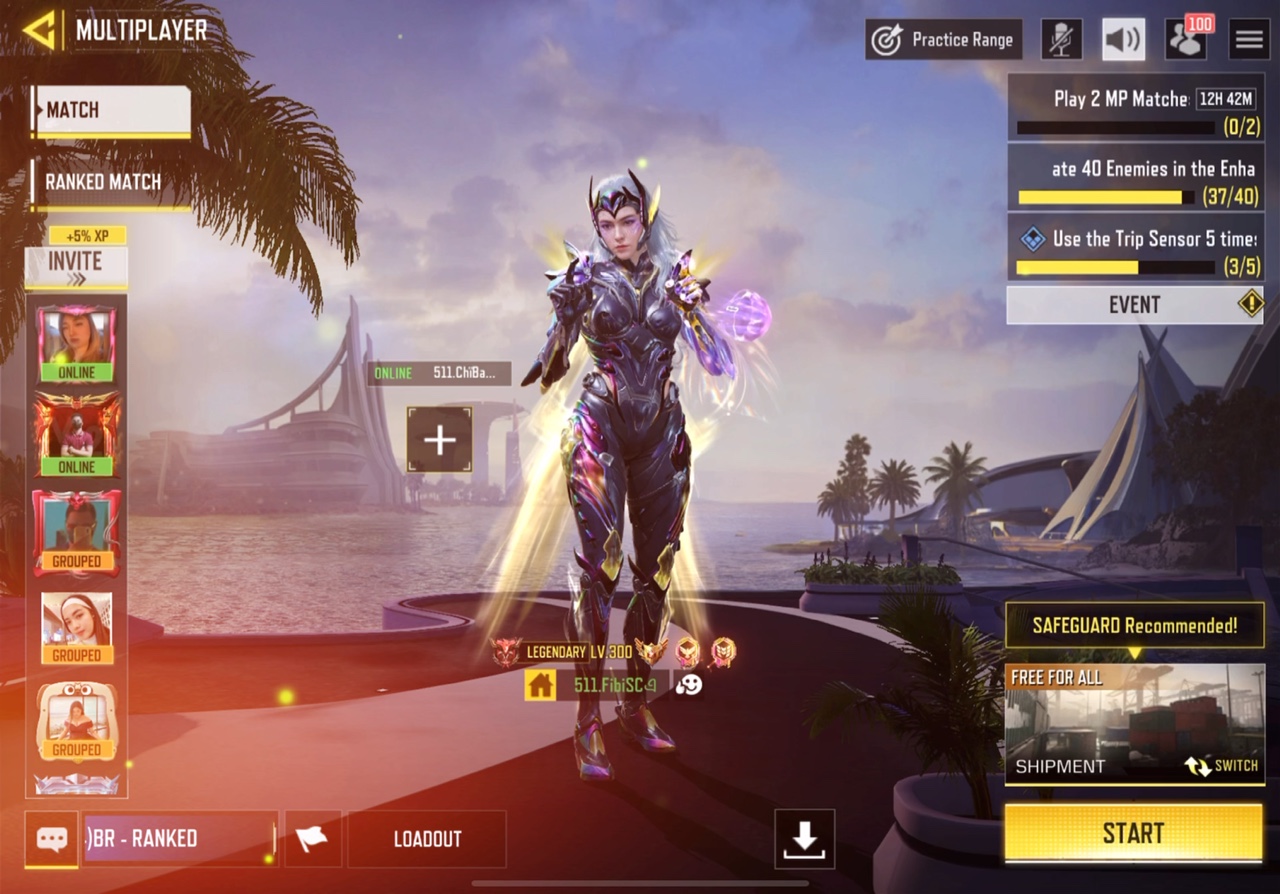Image resolution: width=1280 pixels, height=894 pixels.
Task: Click the white flag icon button
Action: tap(313, 839)
